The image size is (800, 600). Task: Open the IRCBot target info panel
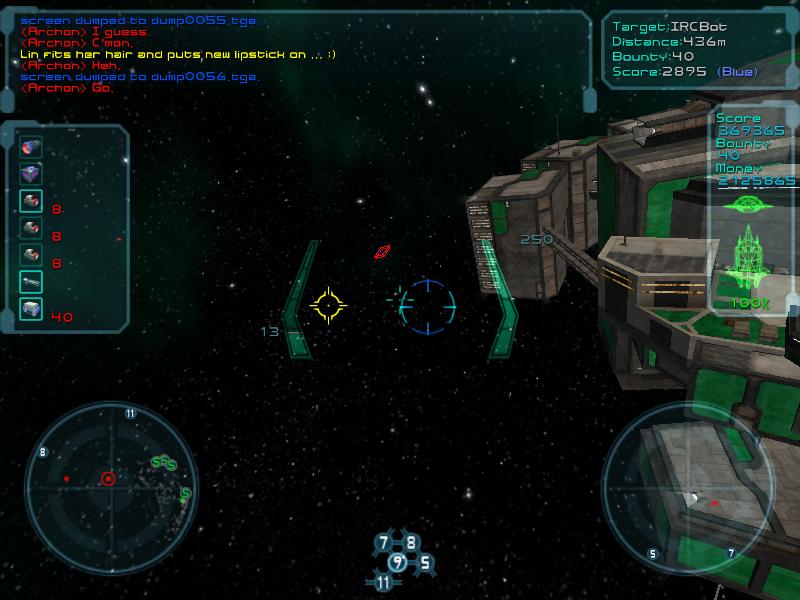click(696, 49)
